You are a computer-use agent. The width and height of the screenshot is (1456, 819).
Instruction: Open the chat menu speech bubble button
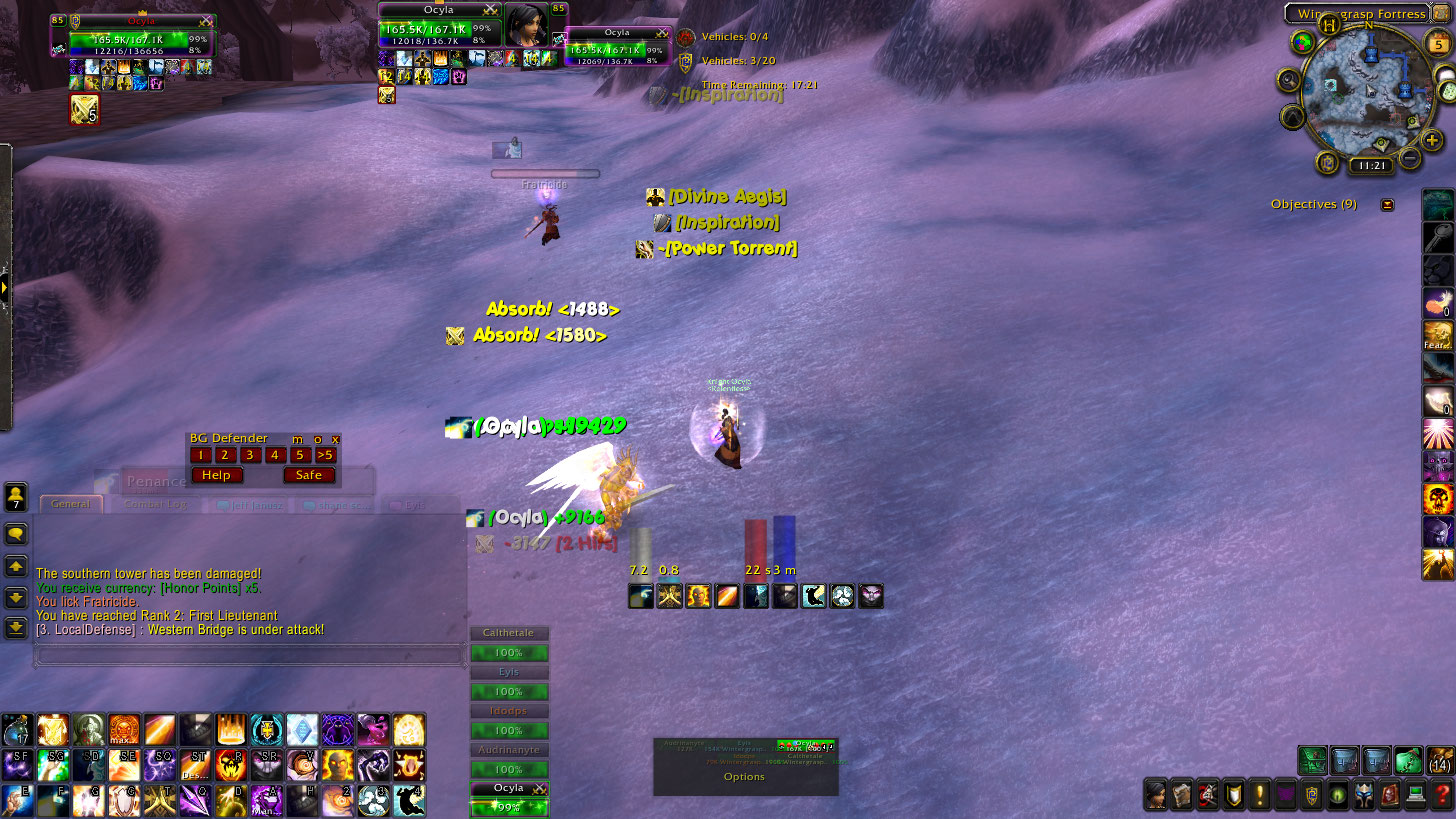click(16, 534)
